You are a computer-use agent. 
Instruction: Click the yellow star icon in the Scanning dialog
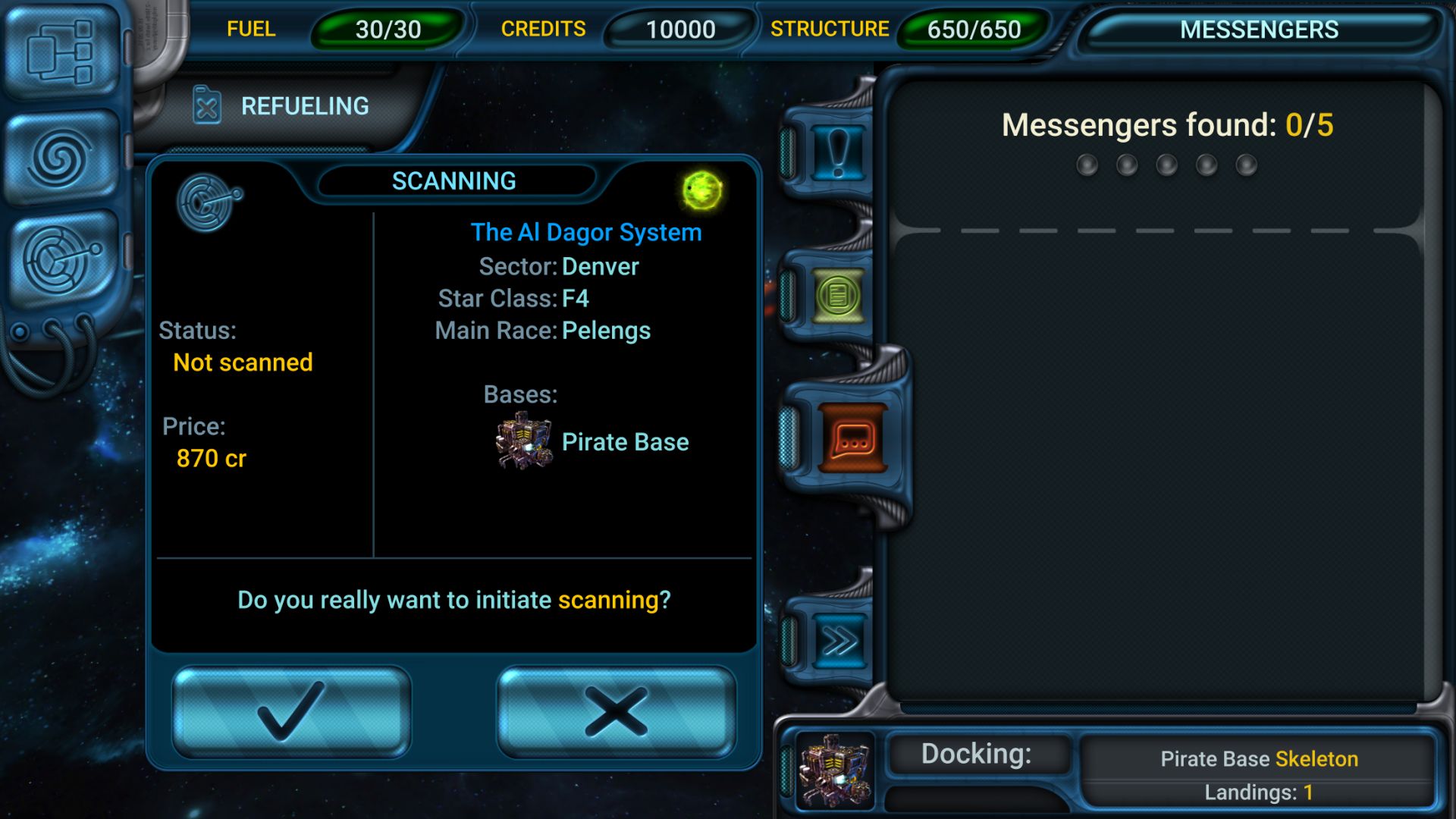[x=701, y=190]
